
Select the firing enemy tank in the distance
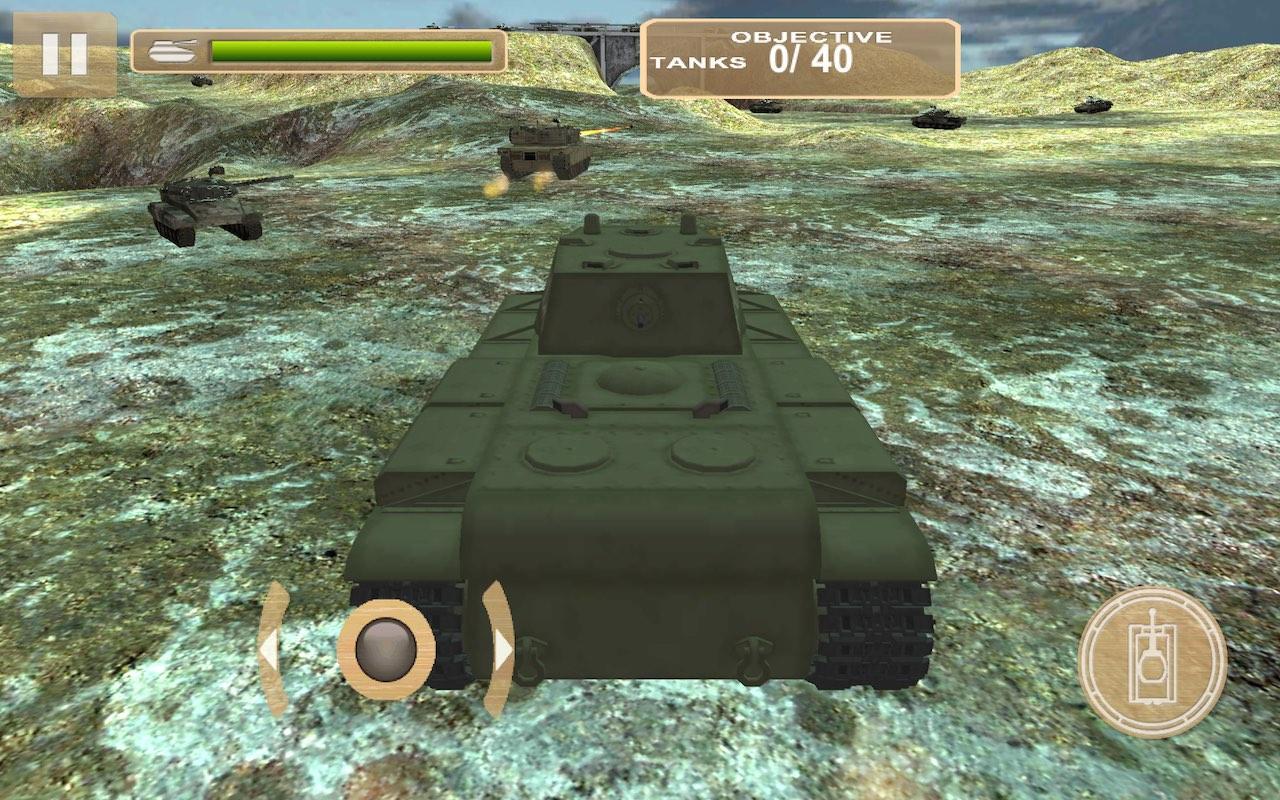pyautogui.click(x=547, y=150)
